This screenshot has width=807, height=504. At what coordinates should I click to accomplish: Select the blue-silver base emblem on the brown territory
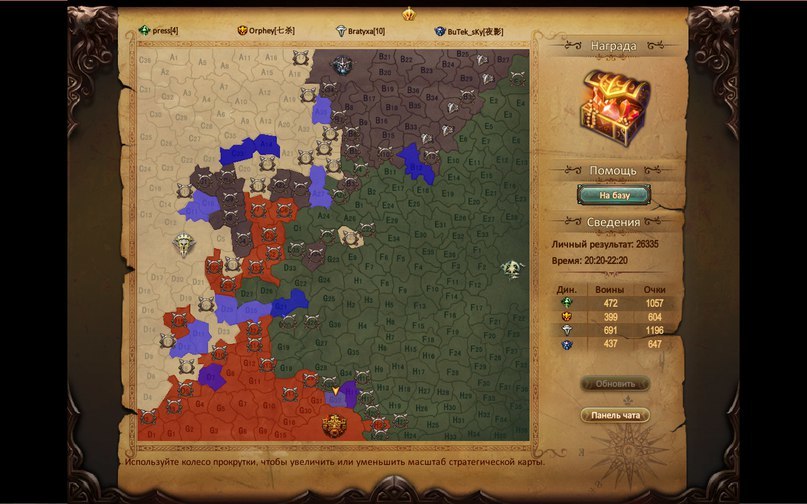pos(341,66)
